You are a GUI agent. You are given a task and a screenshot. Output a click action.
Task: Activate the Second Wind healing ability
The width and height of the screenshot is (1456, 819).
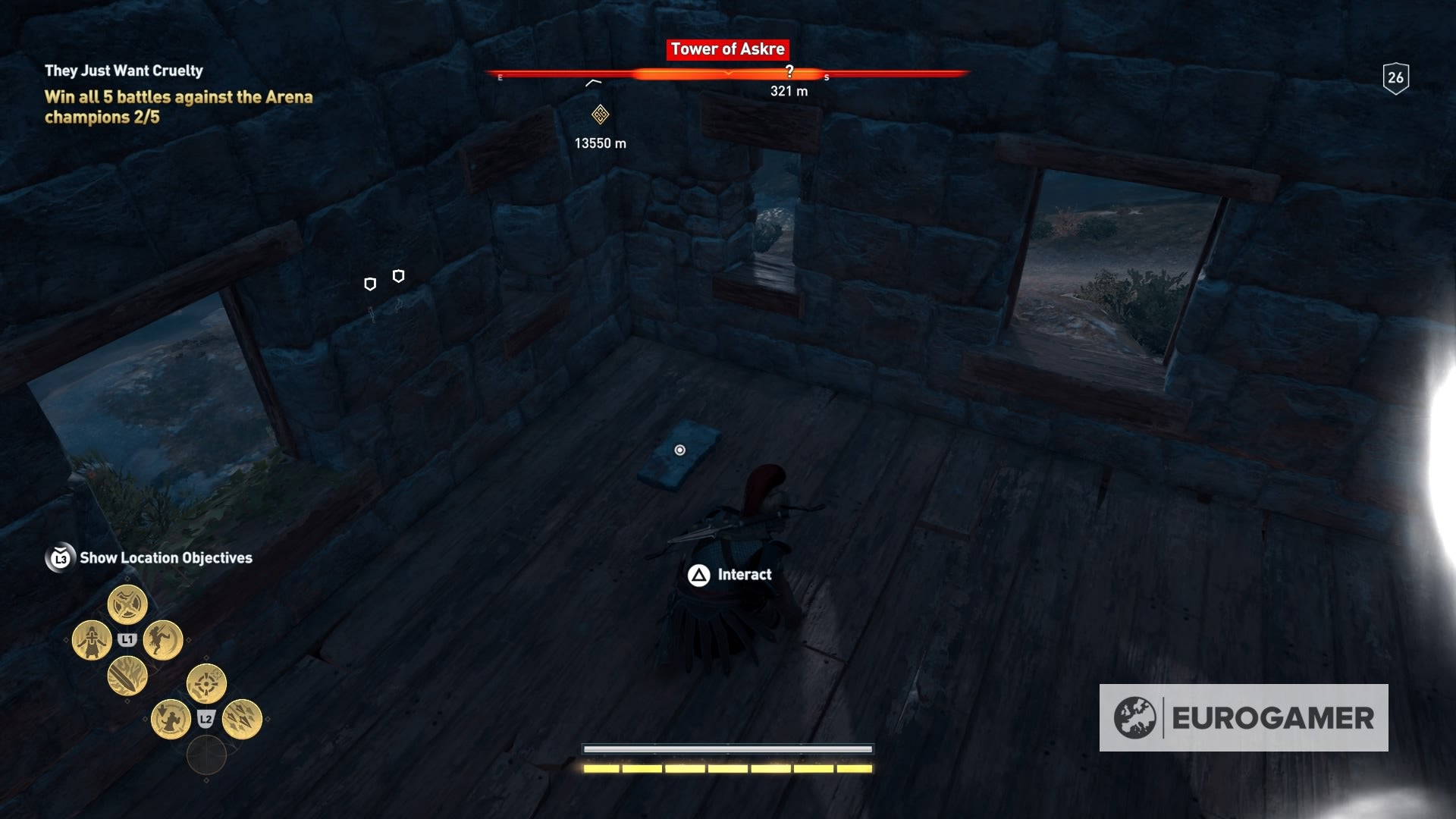click(92, 640)
